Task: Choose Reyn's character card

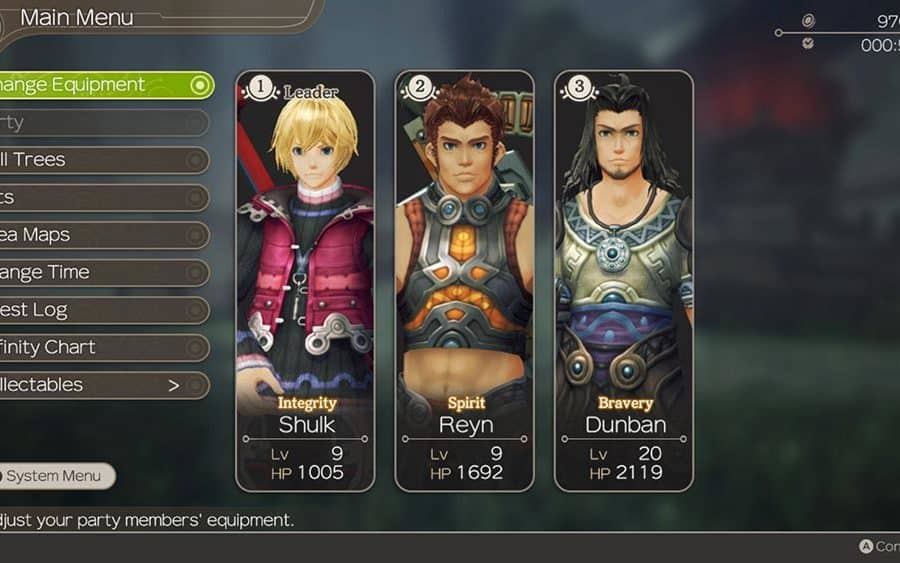Action: 464,280
